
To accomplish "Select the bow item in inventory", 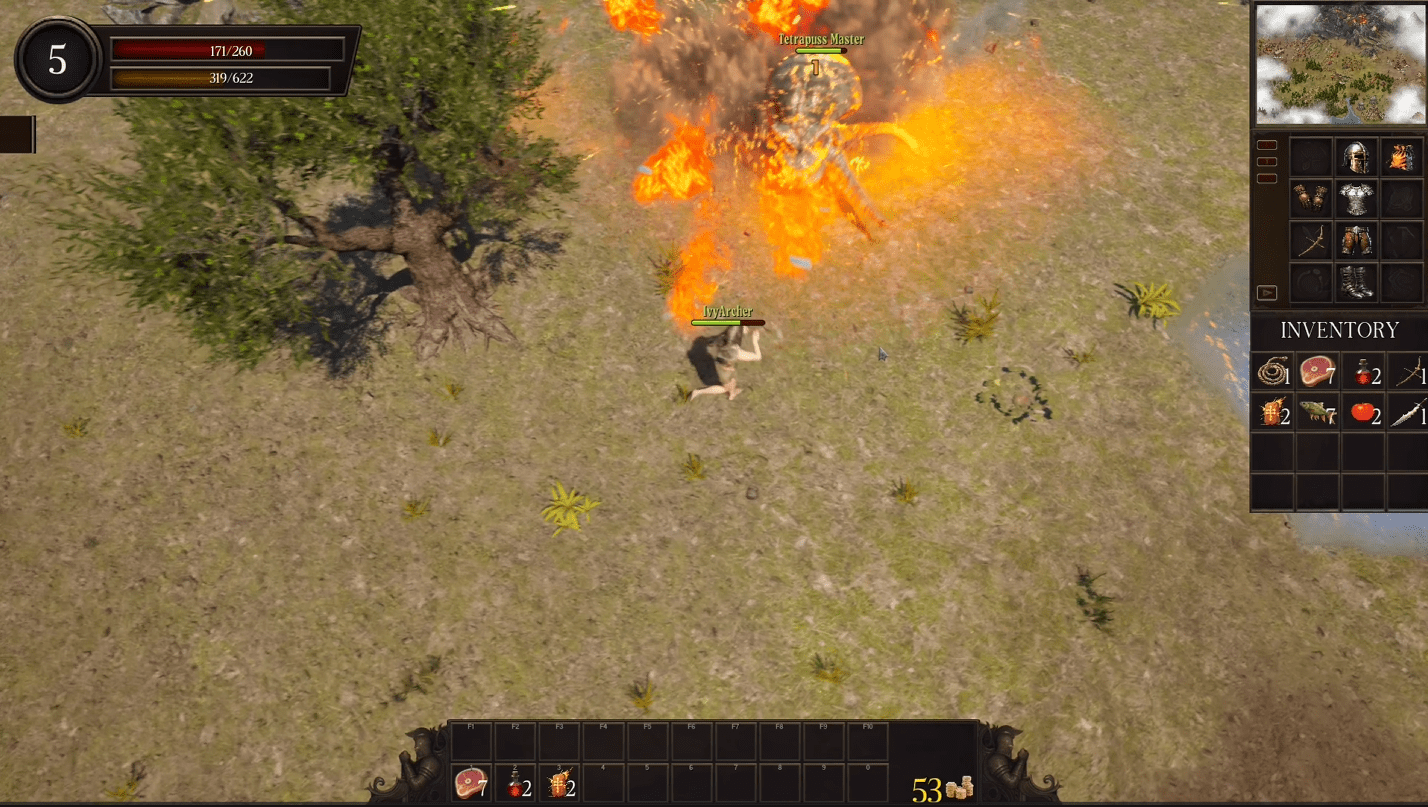I will [x=1408, y=373].
